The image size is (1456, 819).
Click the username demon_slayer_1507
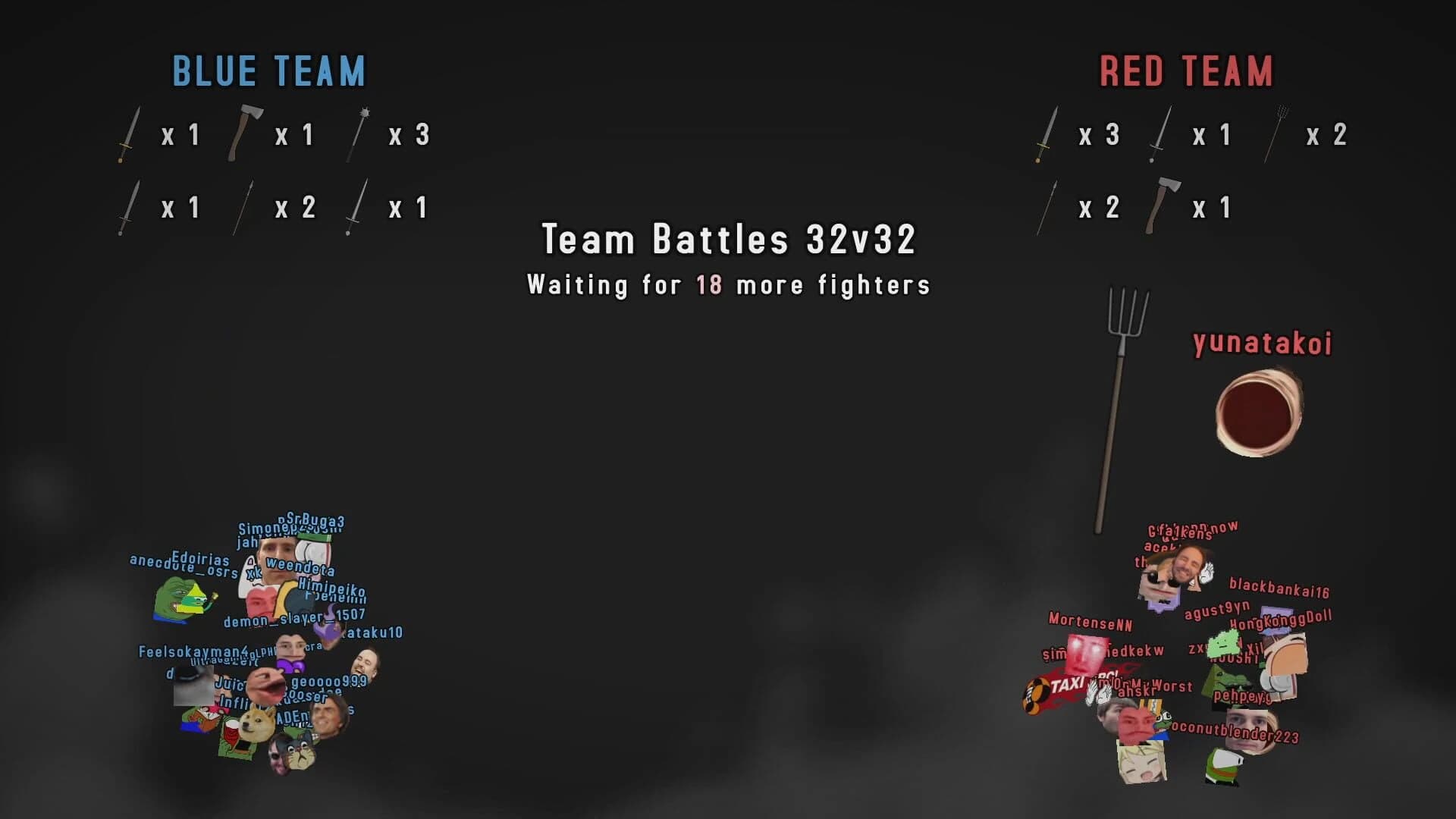pos(294,620)
